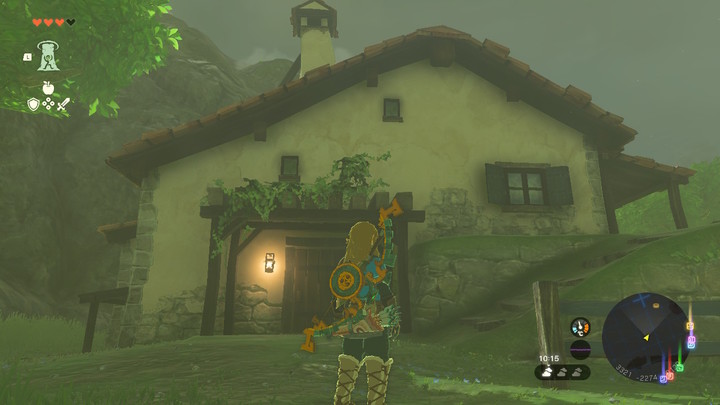Click the yellow beacon marker on minimap
This screenshot has width=720, height=405.
690,326
